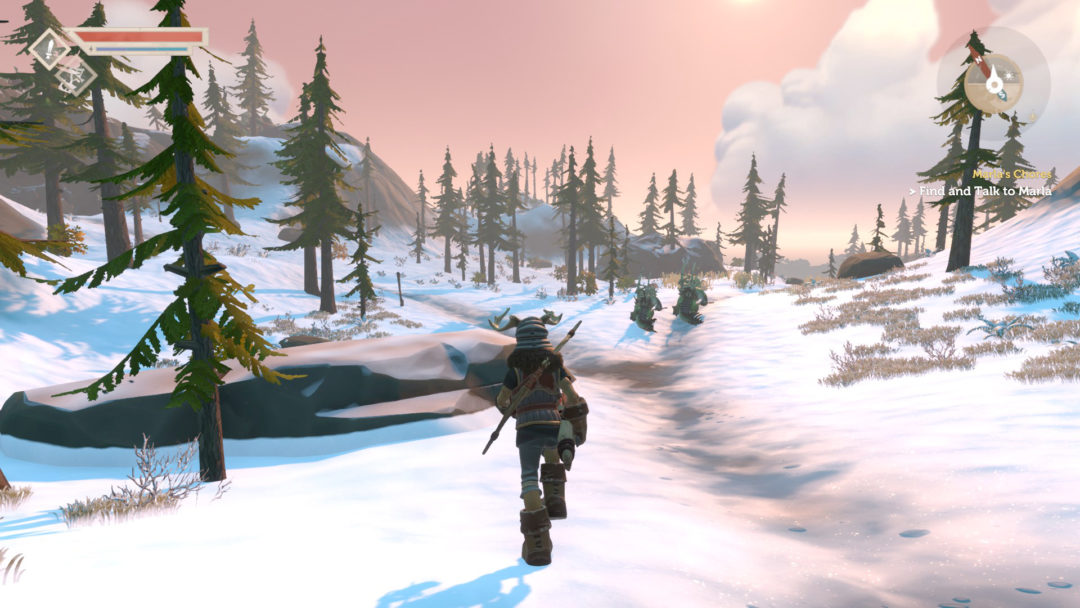Viewport: 1080px width, 608px height.
Task: Select the sword weapon icon
Action: 49,49
